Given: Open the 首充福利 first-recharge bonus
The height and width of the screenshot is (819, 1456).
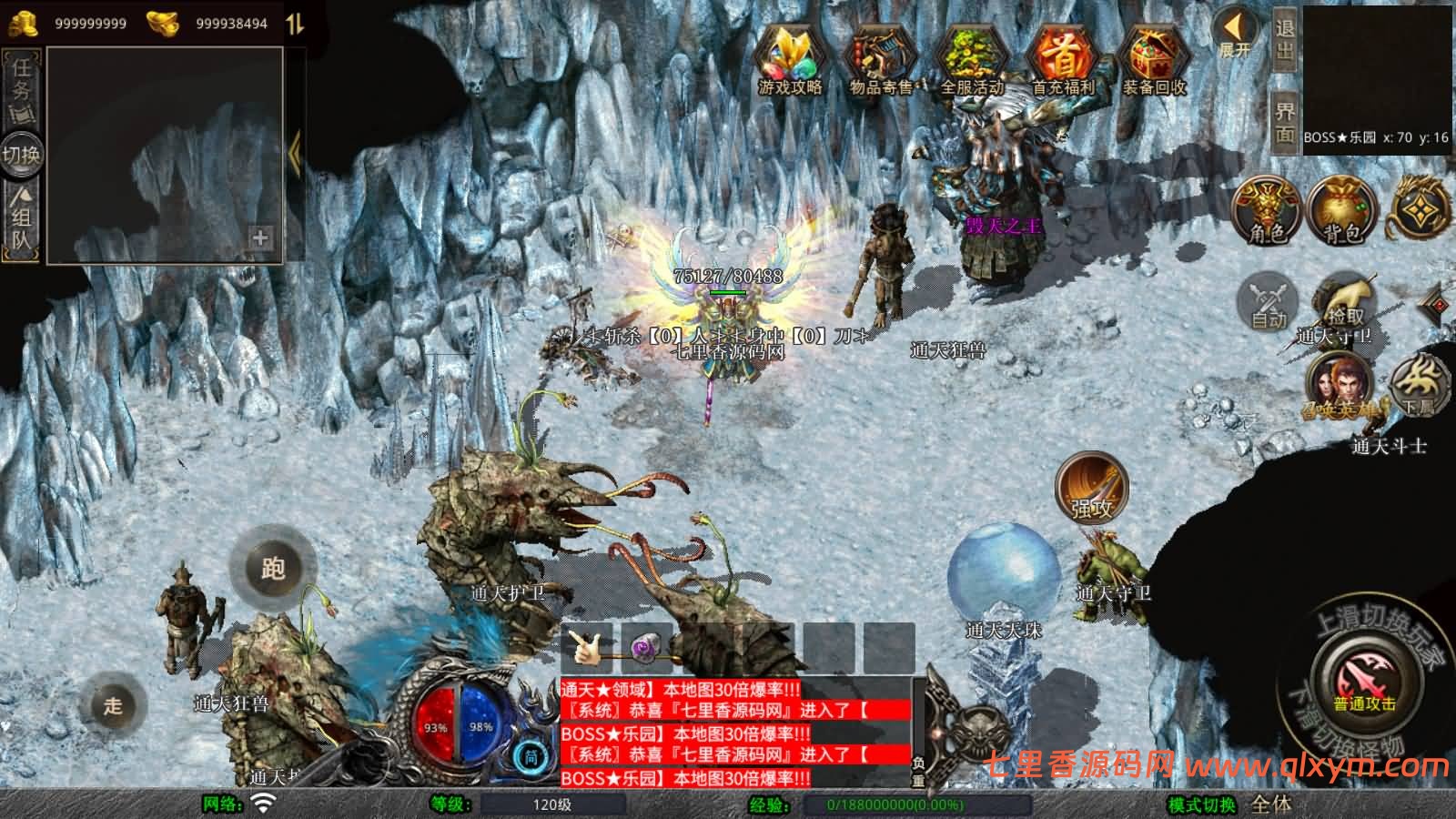Looking at the screenshot, I should 1062,59.
